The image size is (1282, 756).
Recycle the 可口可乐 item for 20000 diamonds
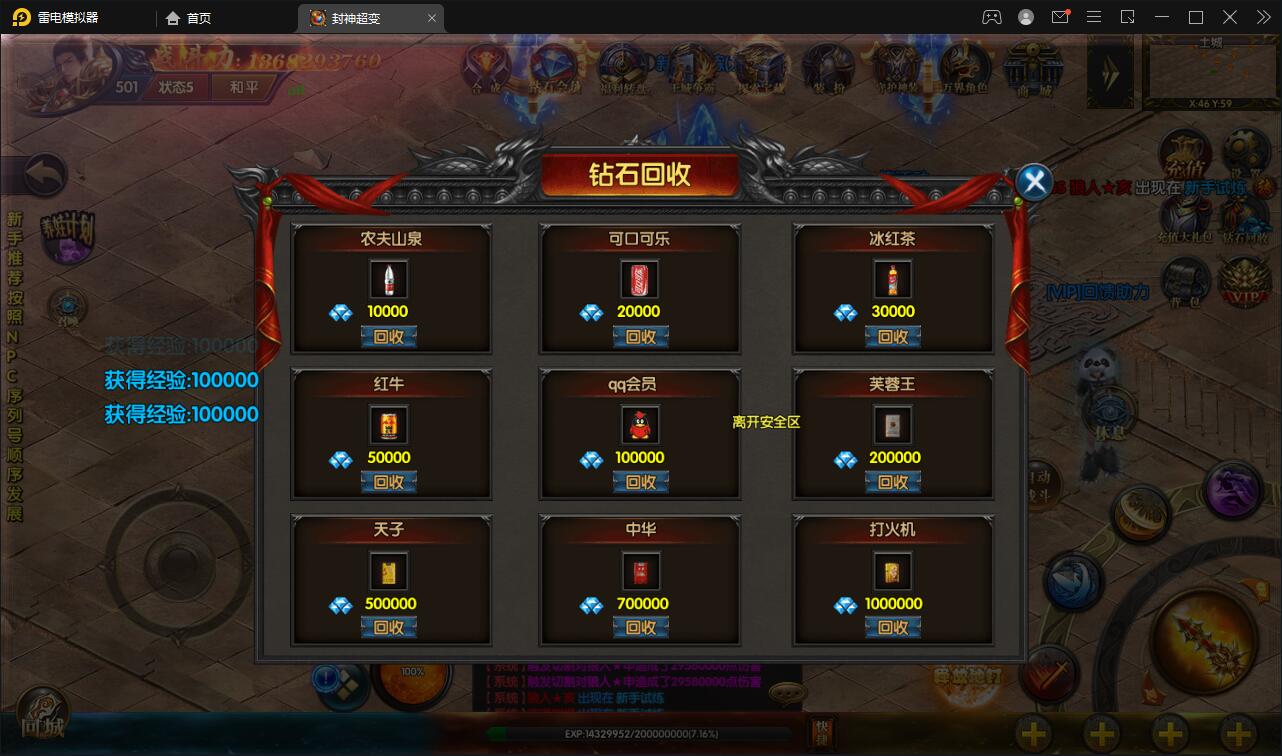point(640,337)
